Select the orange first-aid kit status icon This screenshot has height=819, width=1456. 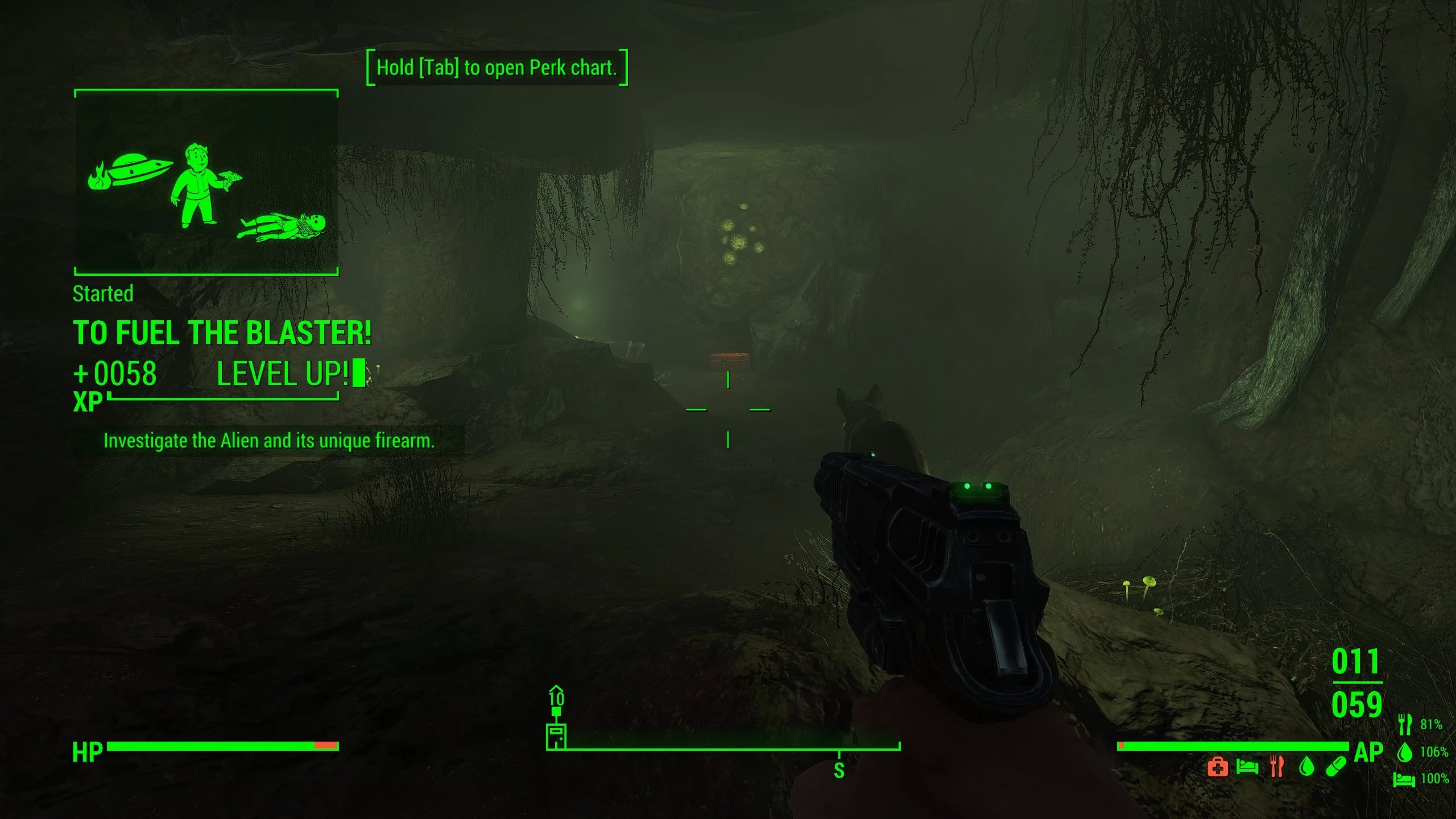pyautogui.click(x=1218, y=767)
